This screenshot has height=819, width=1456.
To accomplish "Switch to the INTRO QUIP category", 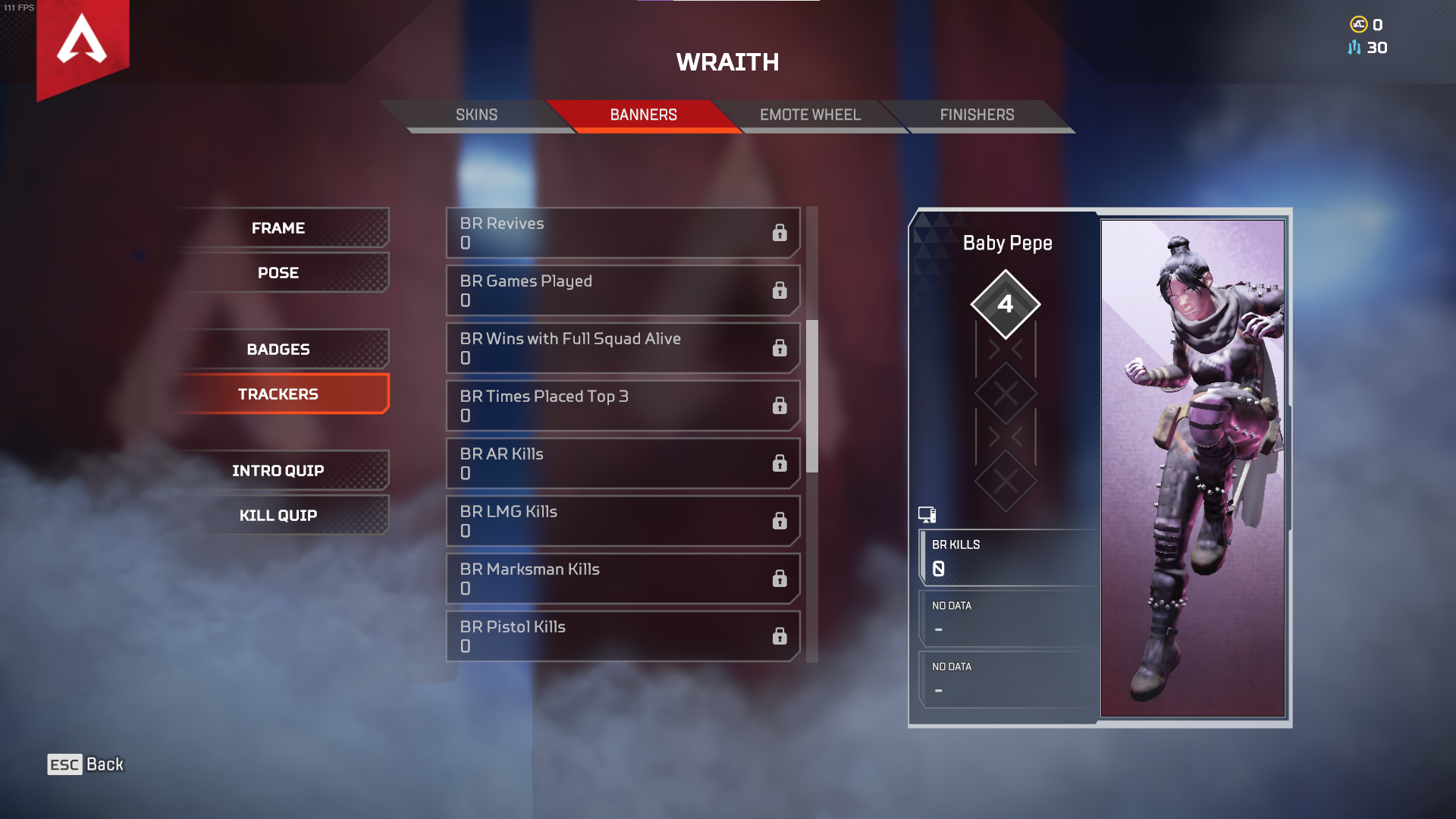I will pos(278,470).
